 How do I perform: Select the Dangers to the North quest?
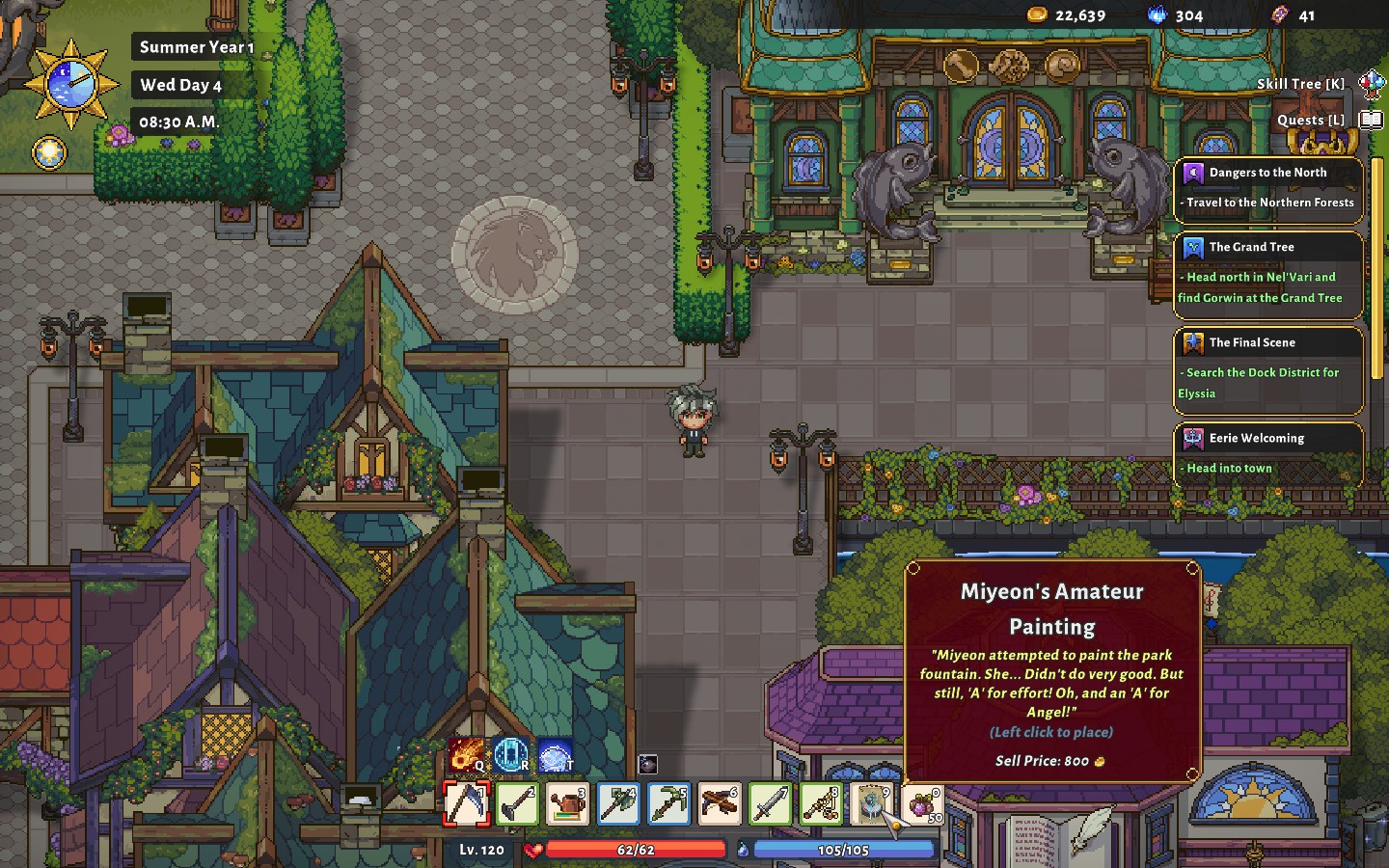coord(1267,188)
